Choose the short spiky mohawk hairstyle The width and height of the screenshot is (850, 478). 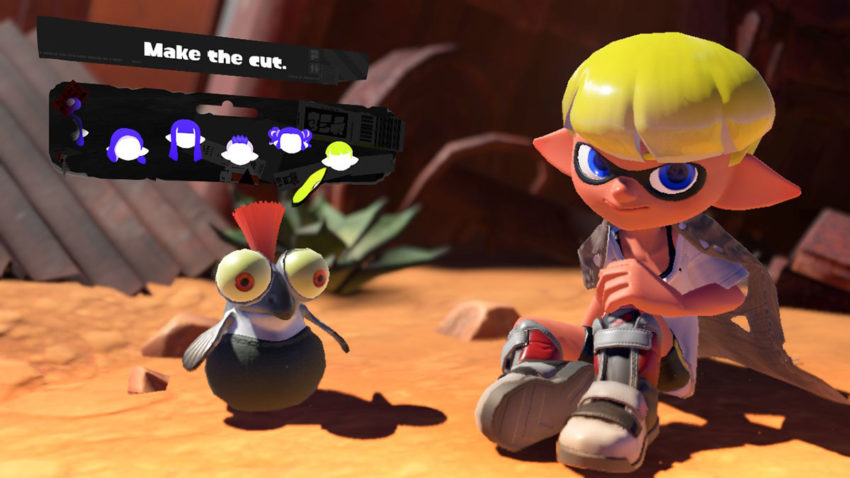pyautogui.click(x=238, y=150)
